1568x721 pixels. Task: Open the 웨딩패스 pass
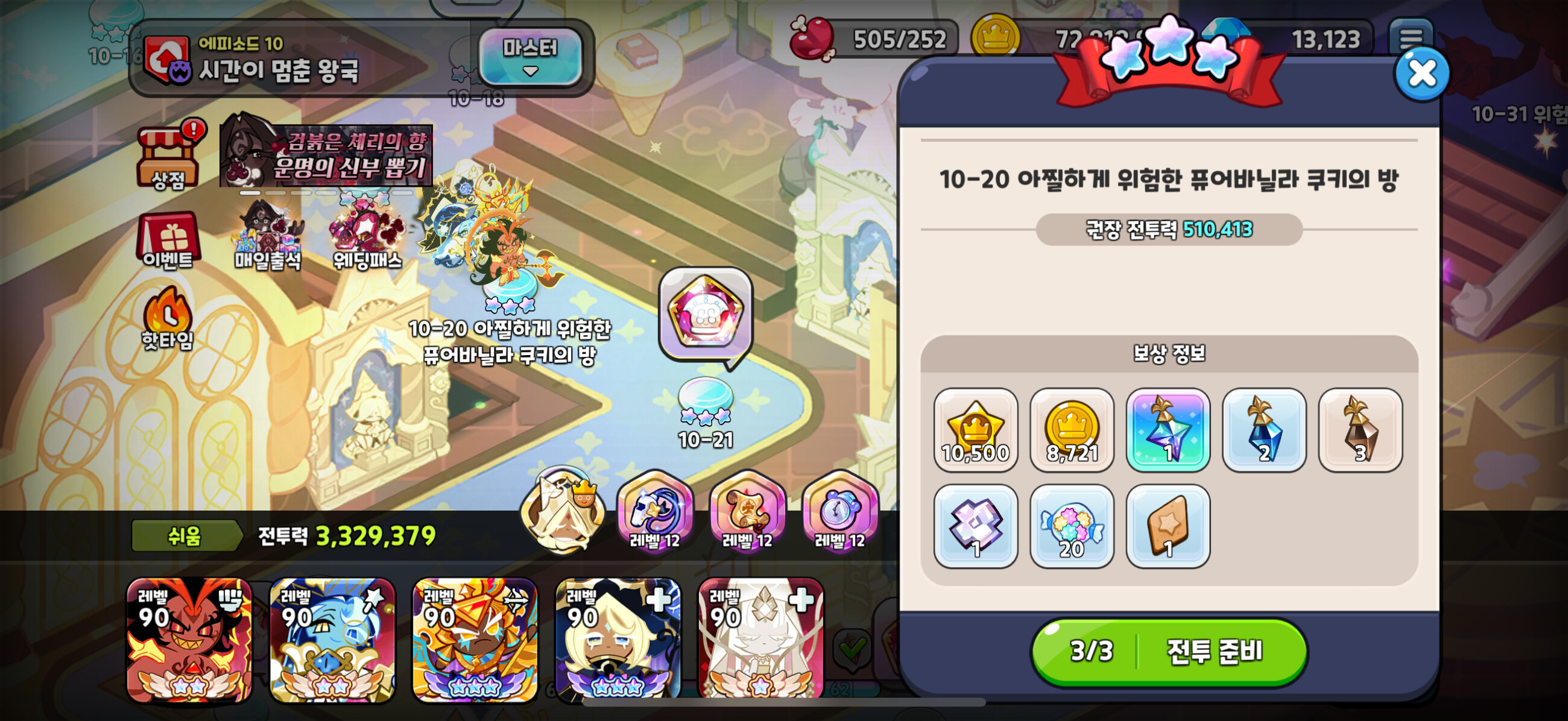(367, 238)
